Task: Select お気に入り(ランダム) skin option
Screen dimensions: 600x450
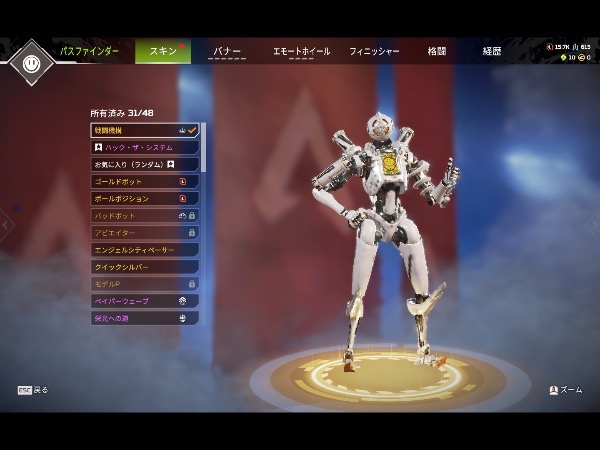Action: (x=144, y=164)
